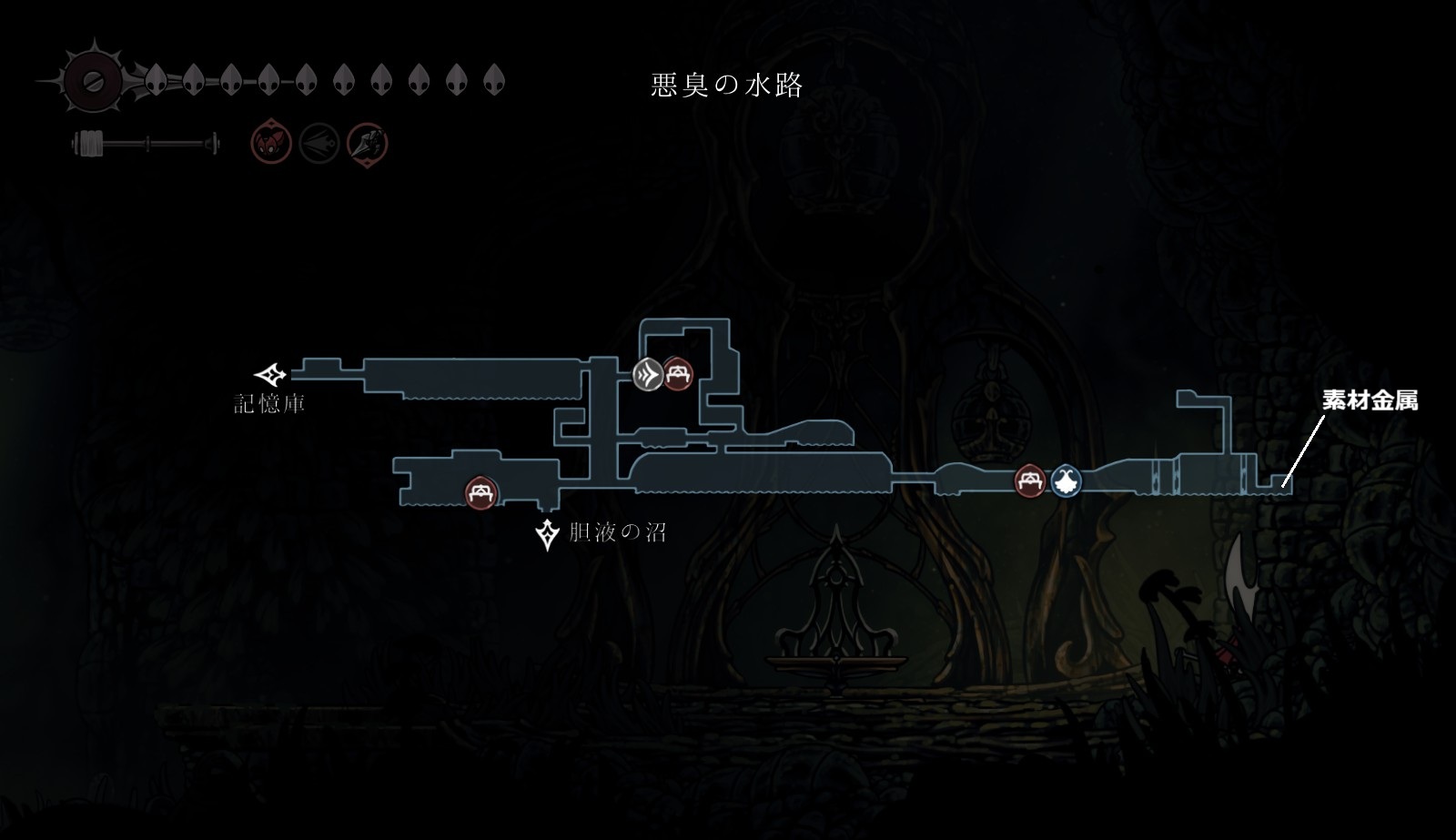Select the bench marker beside the blue bell marker
Viewport: 1456px width, 840px height.
click(x=1030, y=480)
